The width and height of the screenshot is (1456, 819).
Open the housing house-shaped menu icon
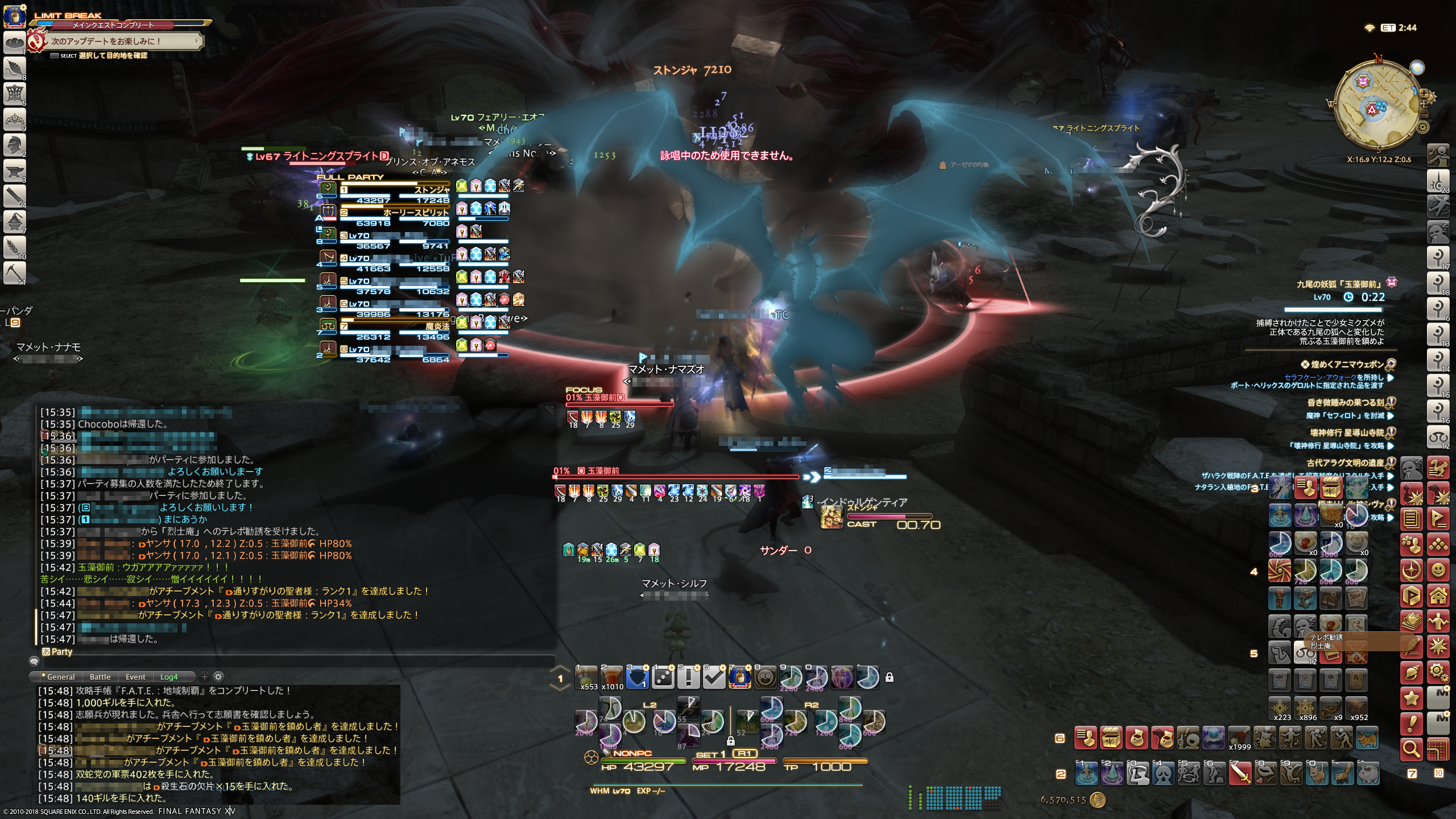[1438, 595]
